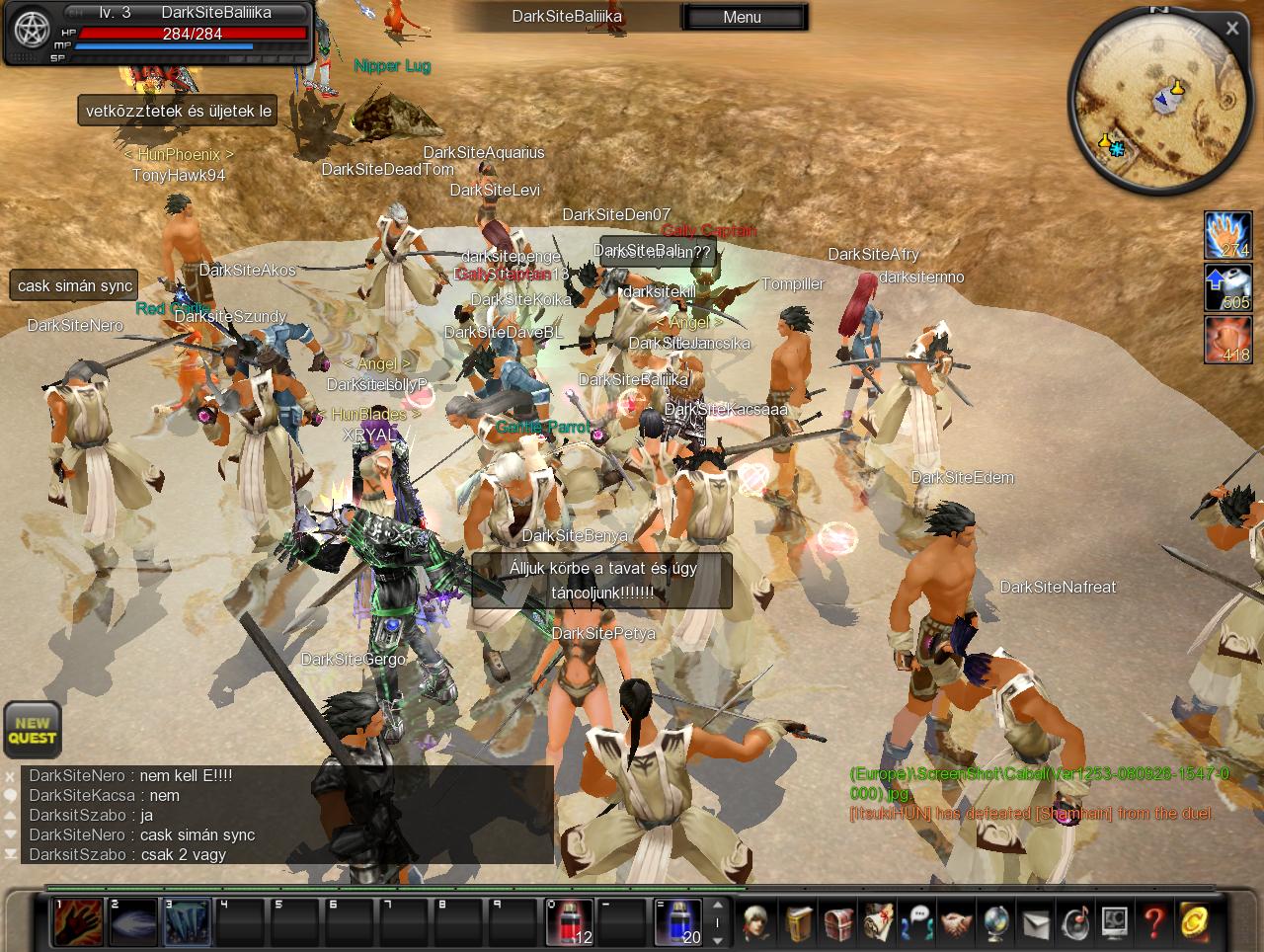The image size is (1264, 952).
Task: Open the New Quest notification
Action: (x=33, y=730)
